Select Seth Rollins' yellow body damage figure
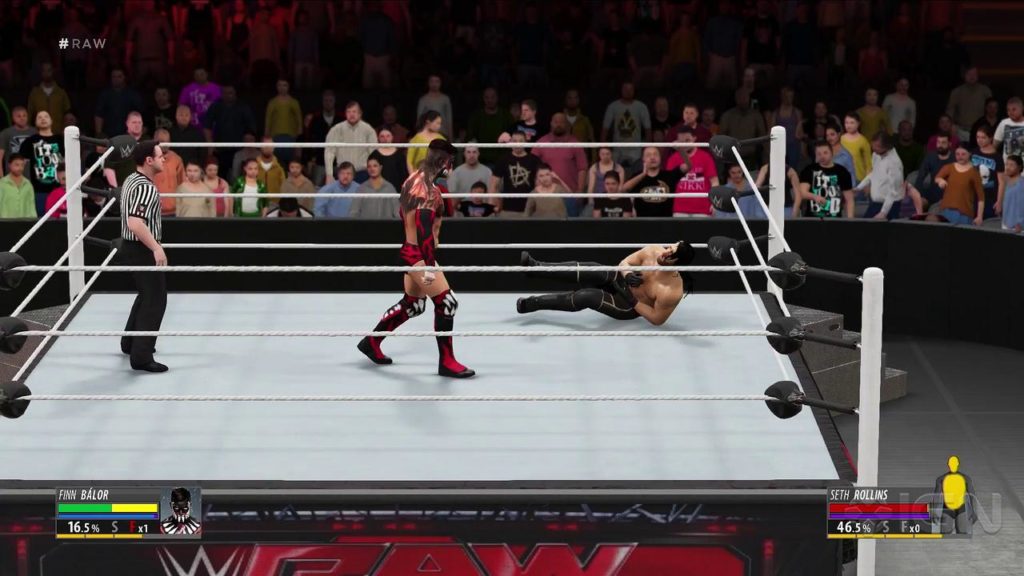Screen dimensions: 1024x576 pos(954,492)
